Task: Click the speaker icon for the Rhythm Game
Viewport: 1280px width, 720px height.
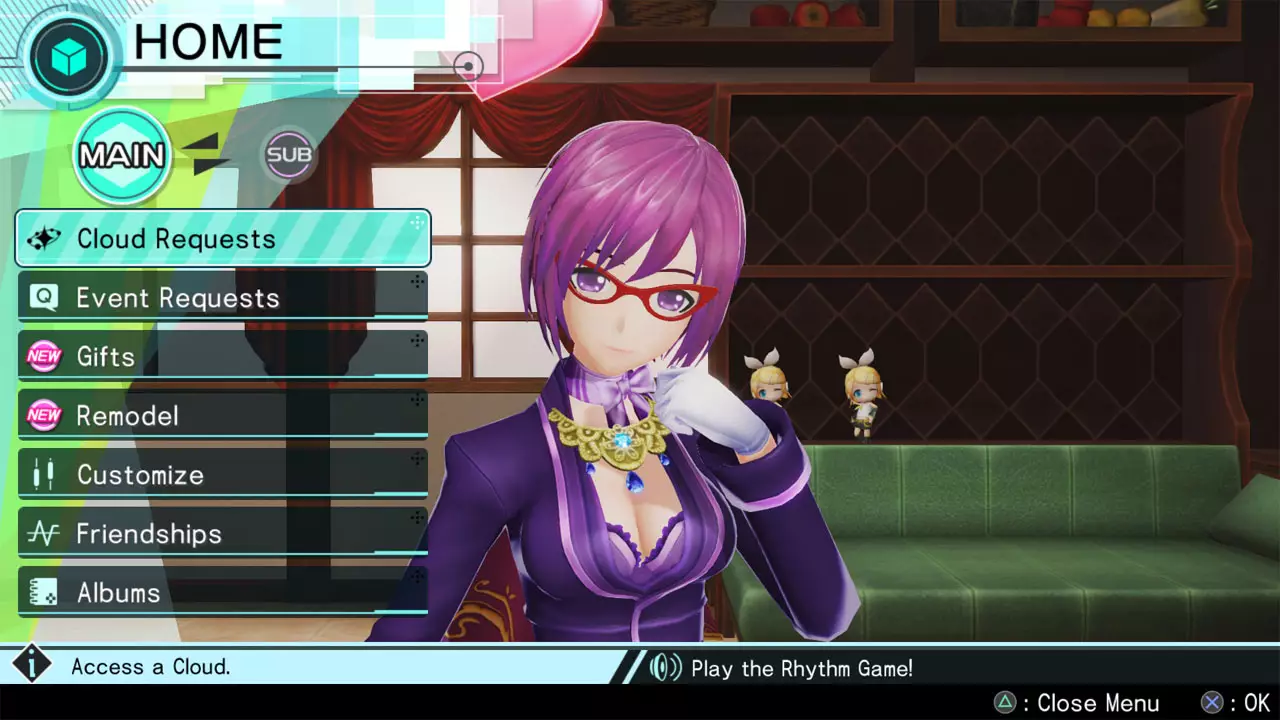Action: tap(664, 668)
